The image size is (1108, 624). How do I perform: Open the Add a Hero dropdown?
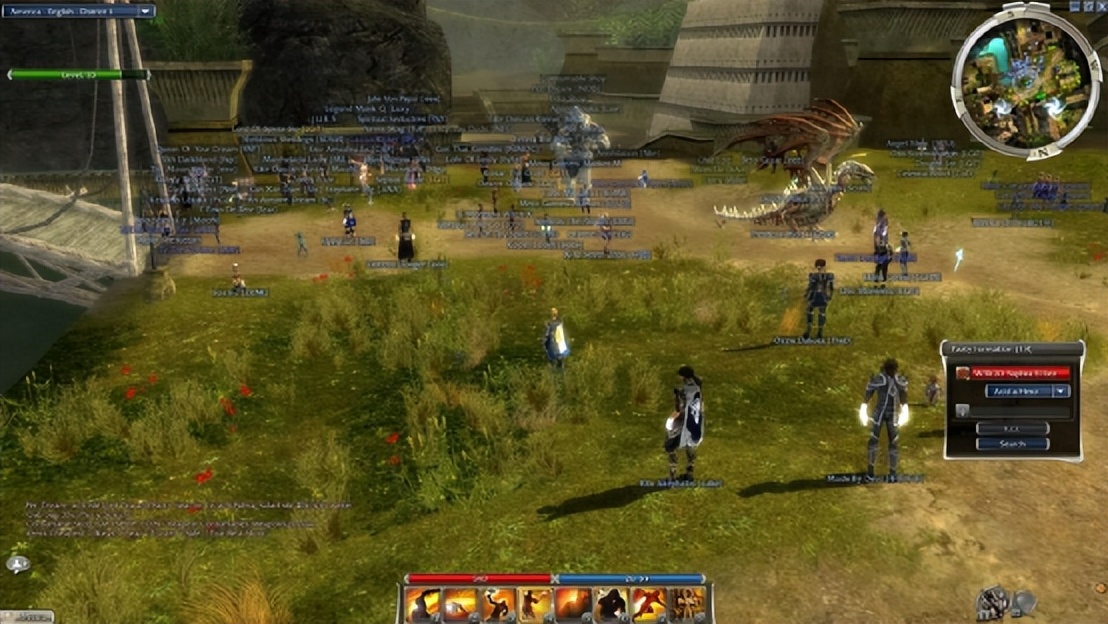(x=1027, y=391)
